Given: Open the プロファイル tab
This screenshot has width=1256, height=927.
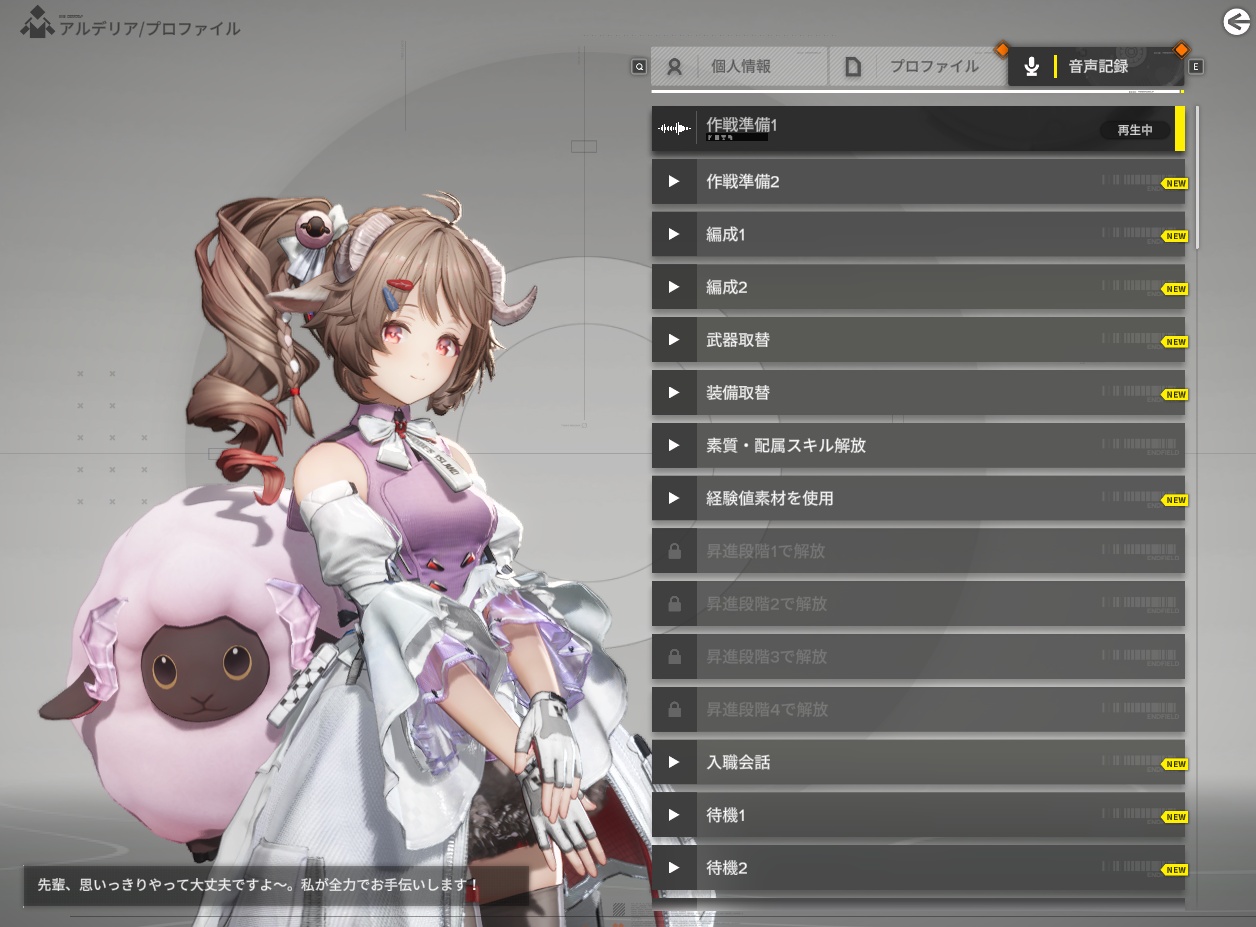Looking at the screenshot, I should pyautogui.click(x=917, y=67).
